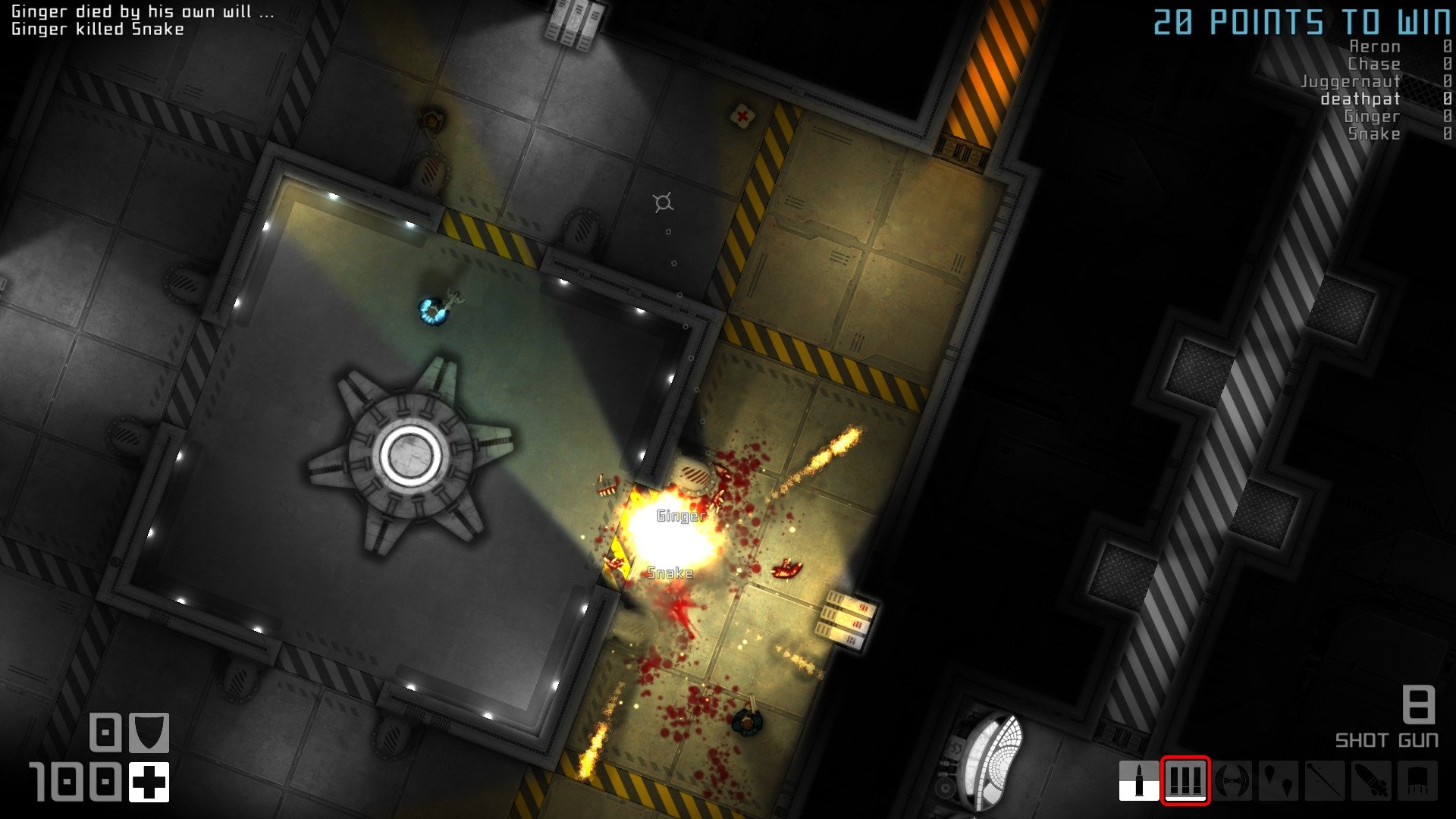
Task: Click the white health cross icon
Action: click(149, 782)
